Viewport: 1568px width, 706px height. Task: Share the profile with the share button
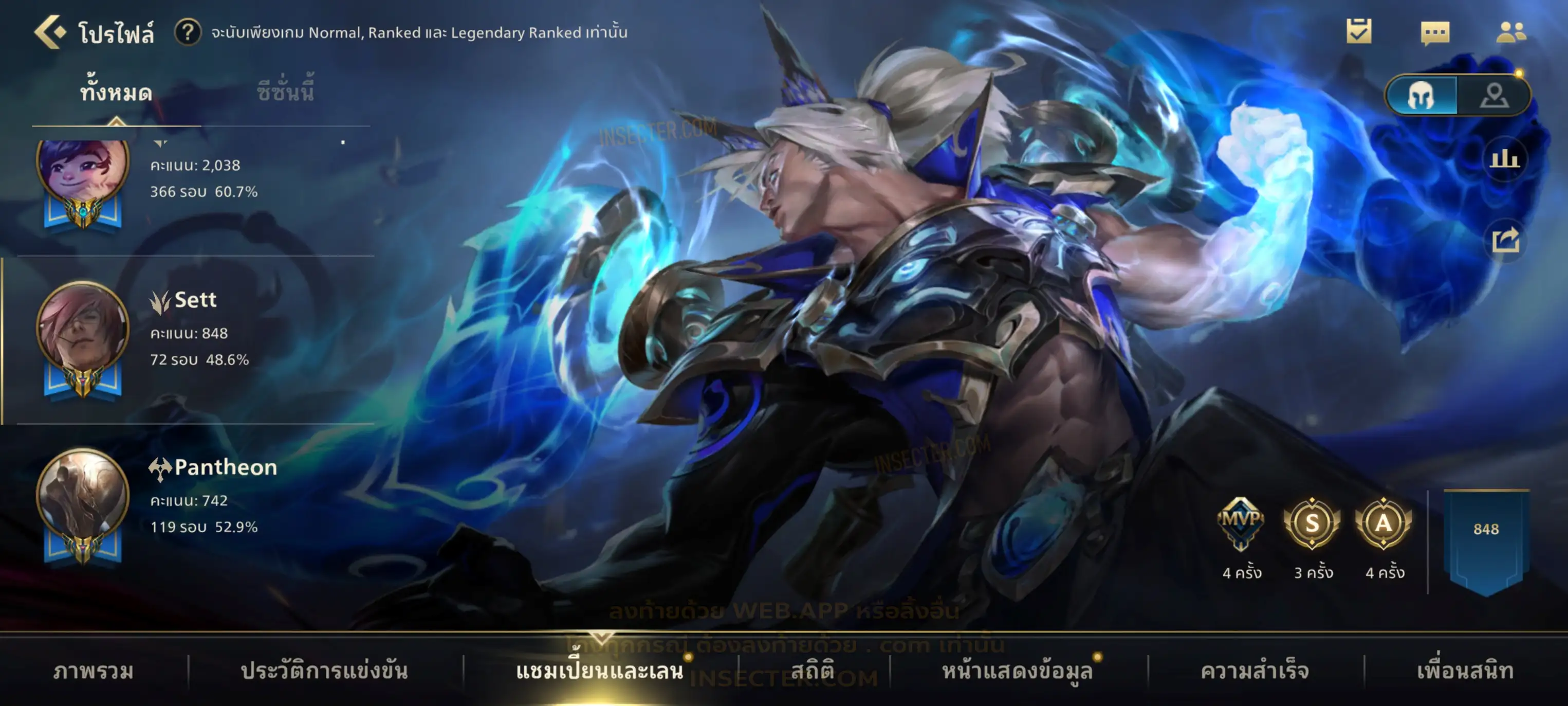click(x=1505, y=240)
